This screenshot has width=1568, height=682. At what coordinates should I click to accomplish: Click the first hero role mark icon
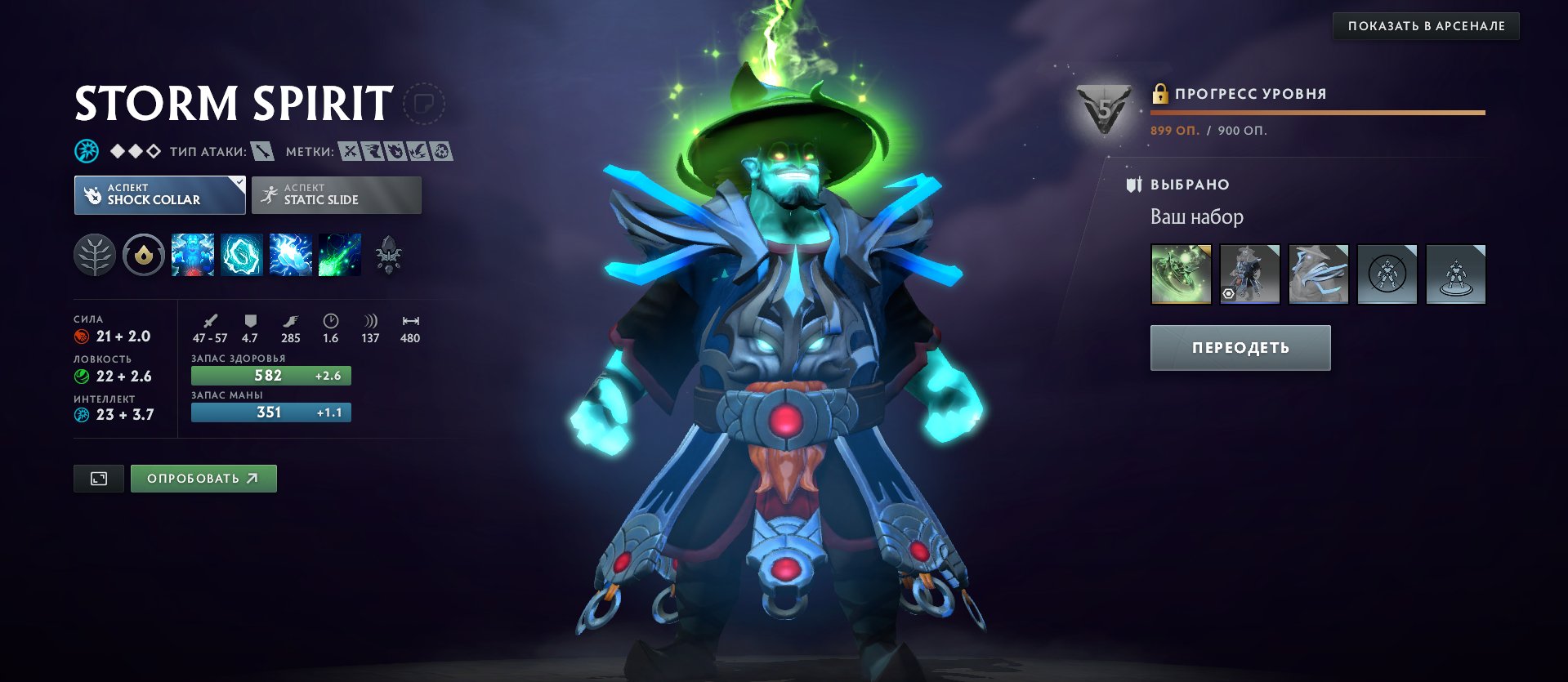(x=350, y=151)
